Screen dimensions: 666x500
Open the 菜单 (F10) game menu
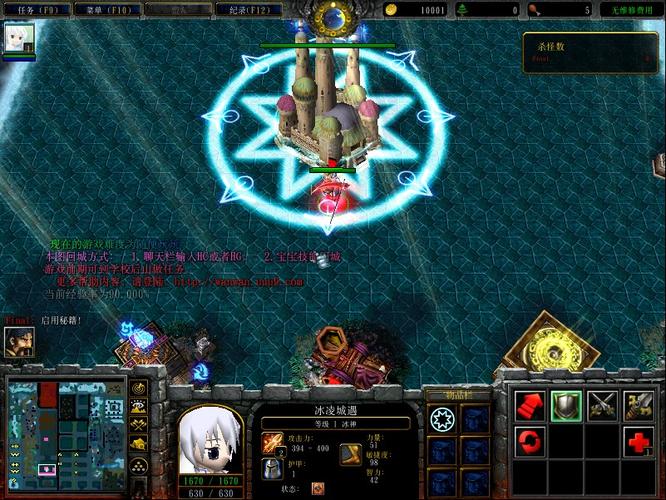(109, 9)
